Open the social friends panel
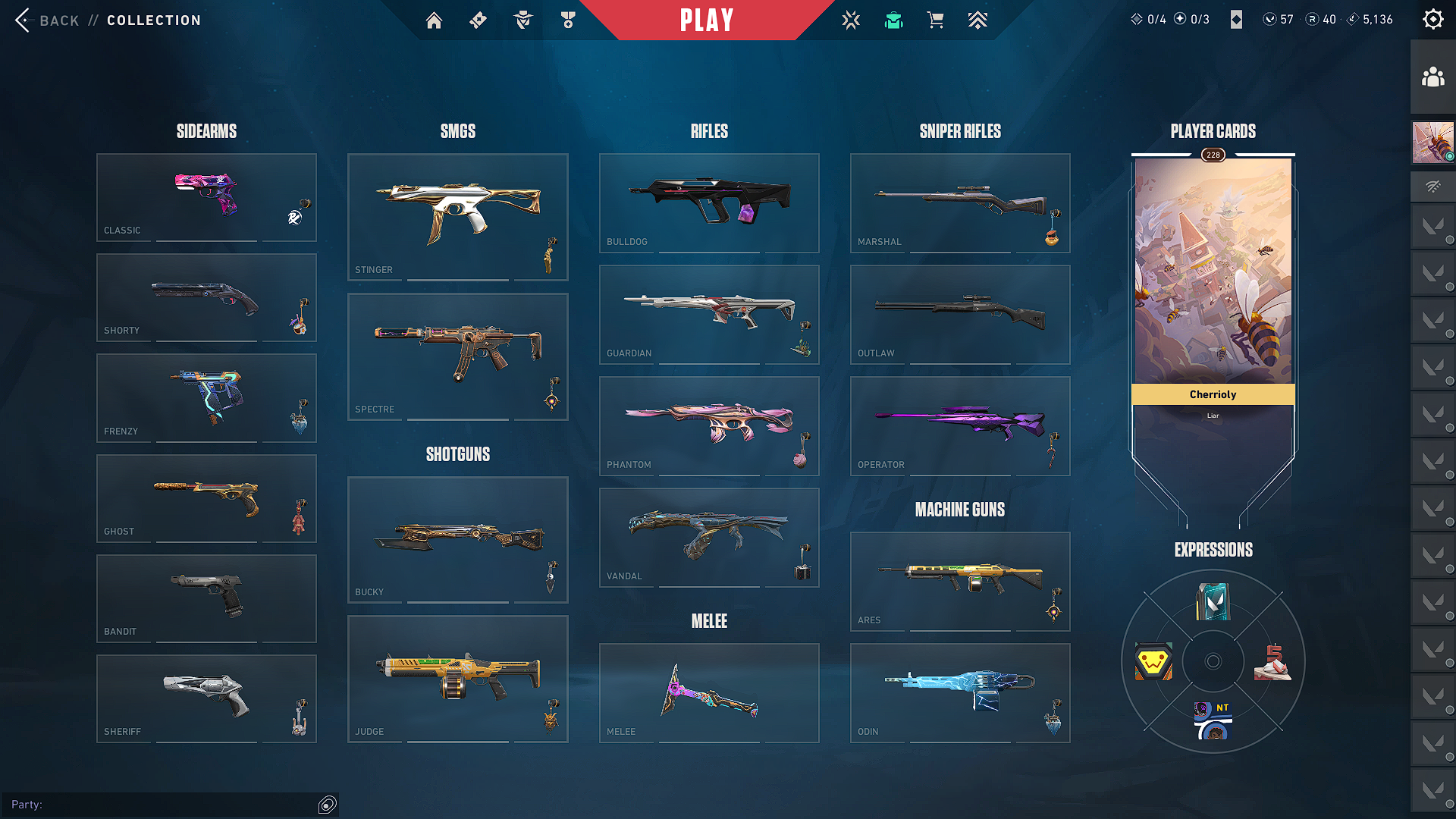Image resolution: width=1456 pixels, height=819 pixels. coord(1432,77)
